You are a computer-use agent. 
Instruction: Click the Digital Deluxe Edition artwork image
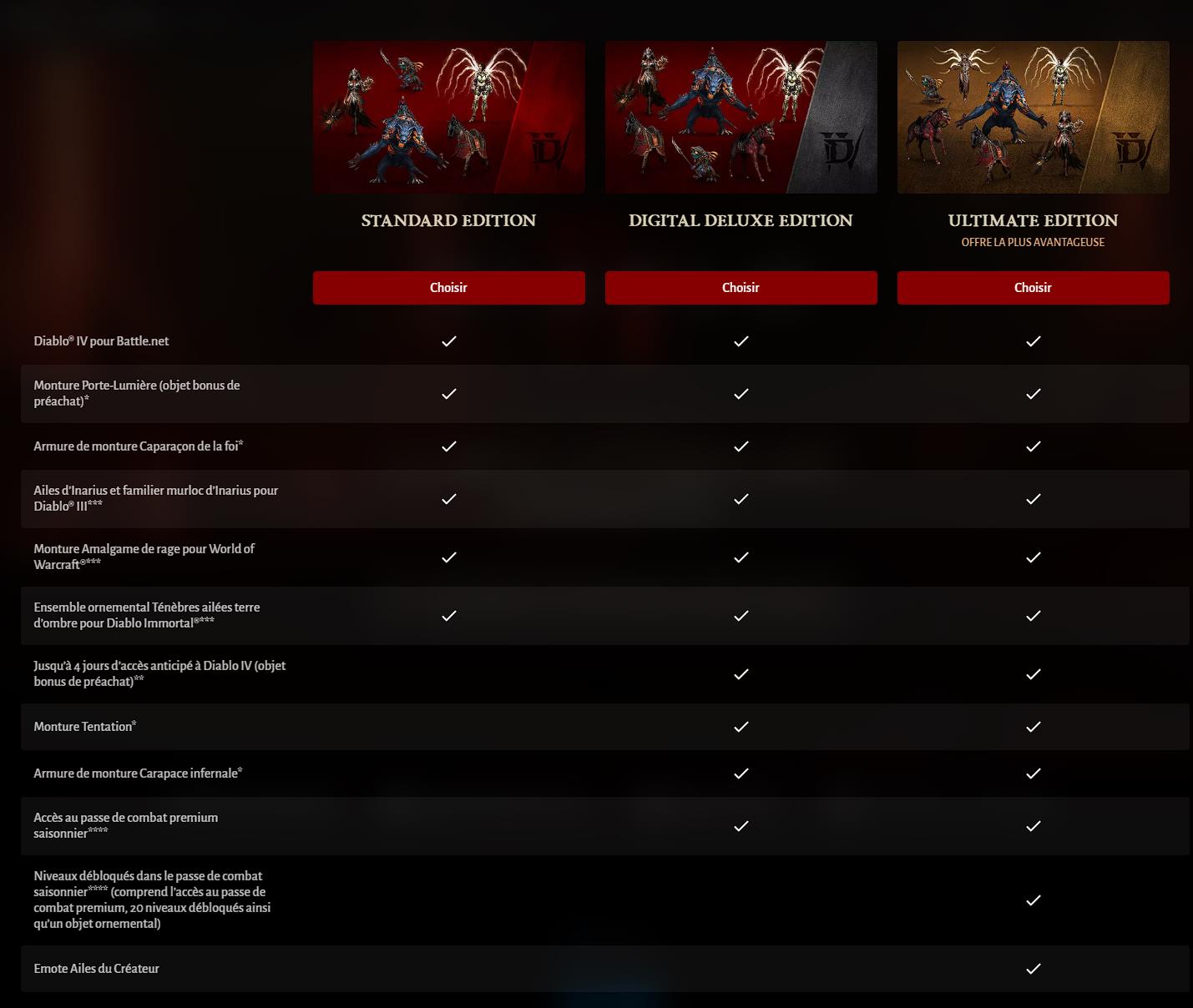741,117
